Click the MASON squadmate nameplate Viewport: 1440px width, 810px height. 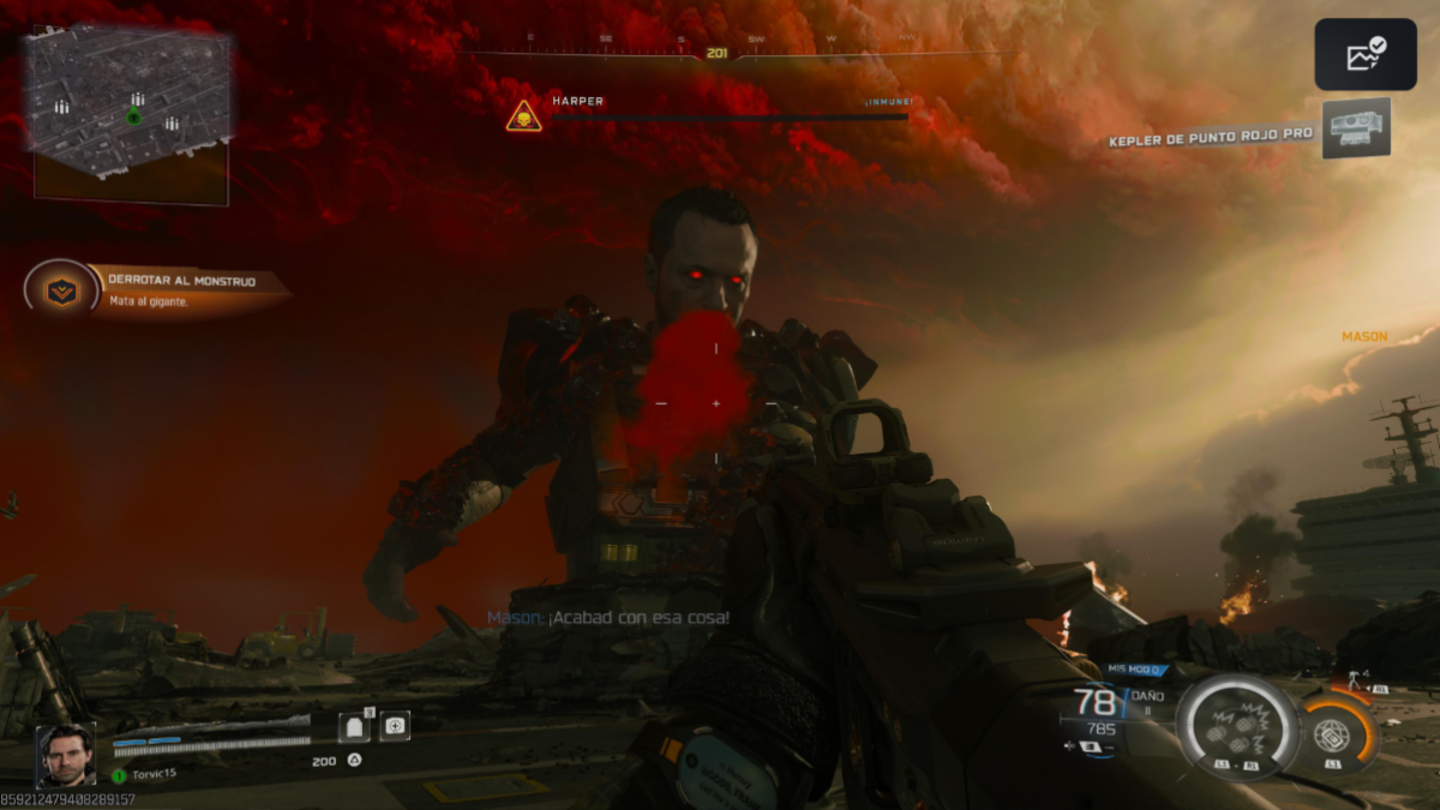coord(1365,337)
